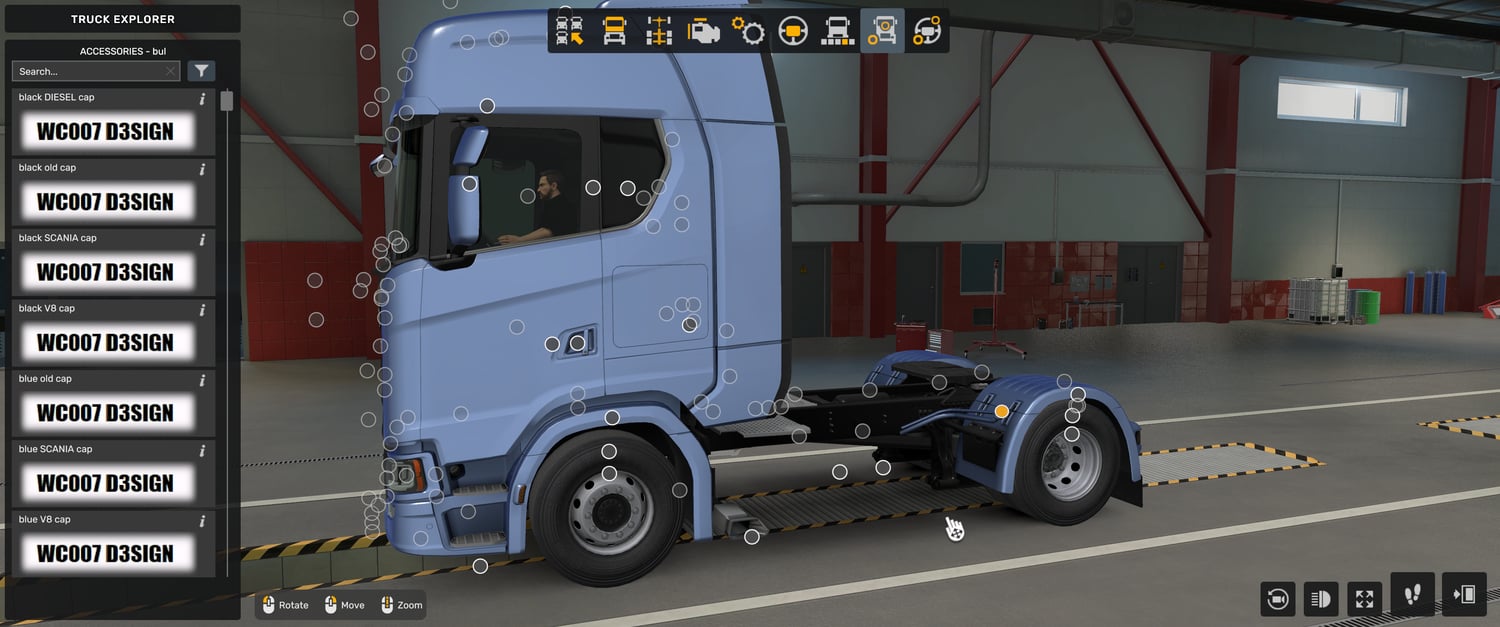Exit via the door icon button
The width and height of the screenshot is (1500, 627).
(x=1464, y=595)
